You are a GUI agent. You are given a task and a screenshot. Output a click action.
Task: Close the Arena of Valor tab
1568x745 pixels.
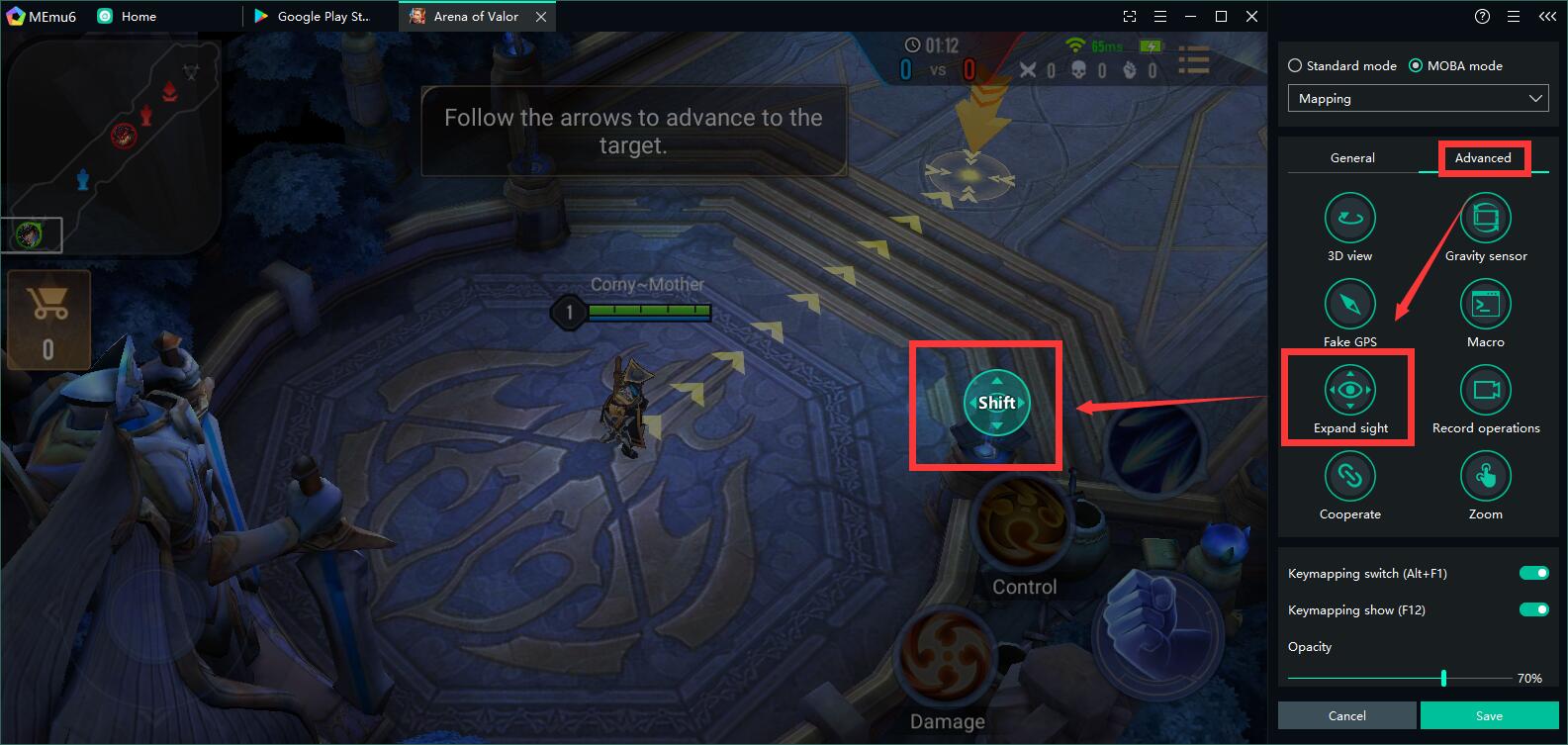tap(541, 17)
